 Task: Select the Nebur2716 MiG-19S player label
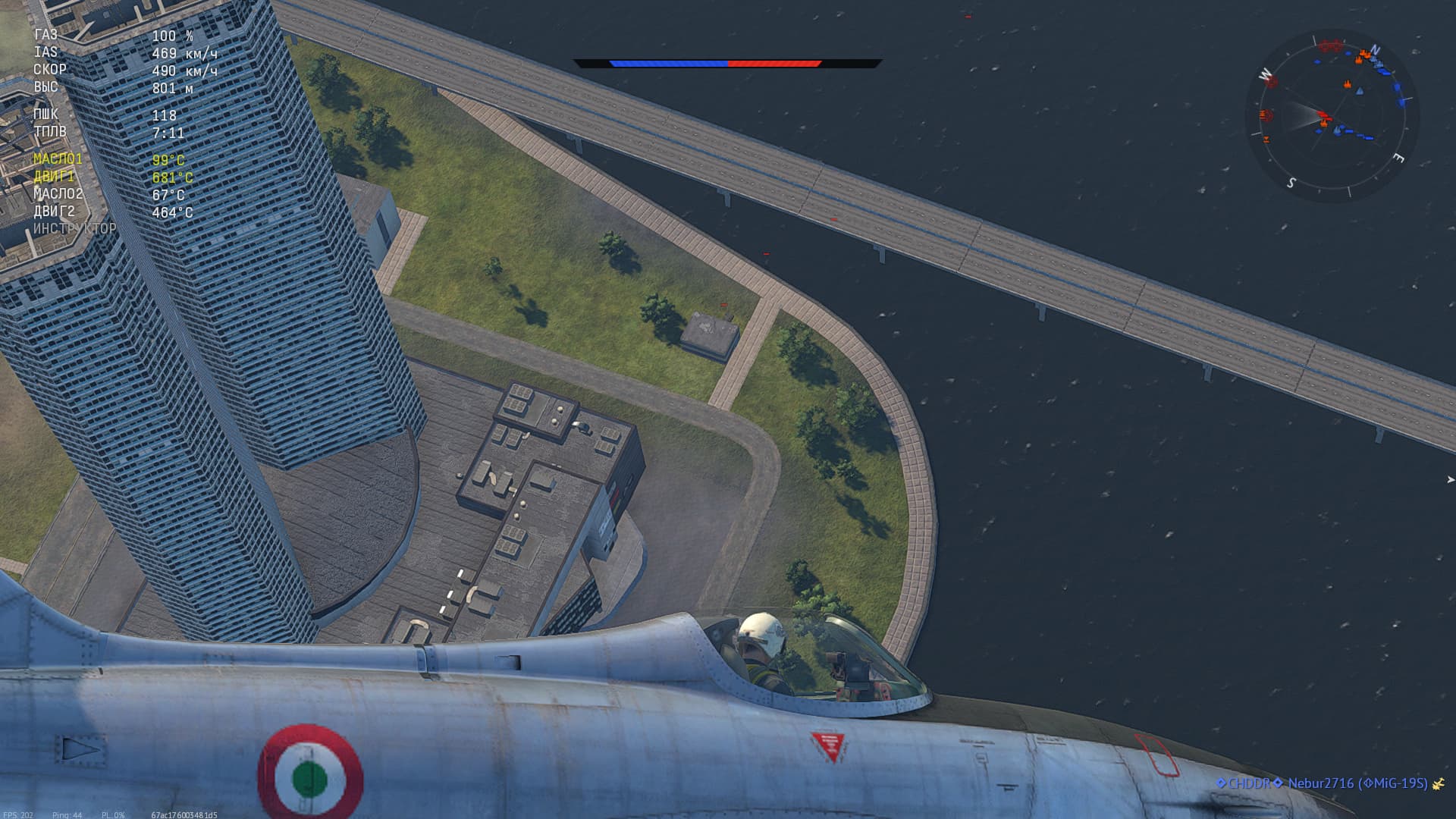click(1357, 783)
